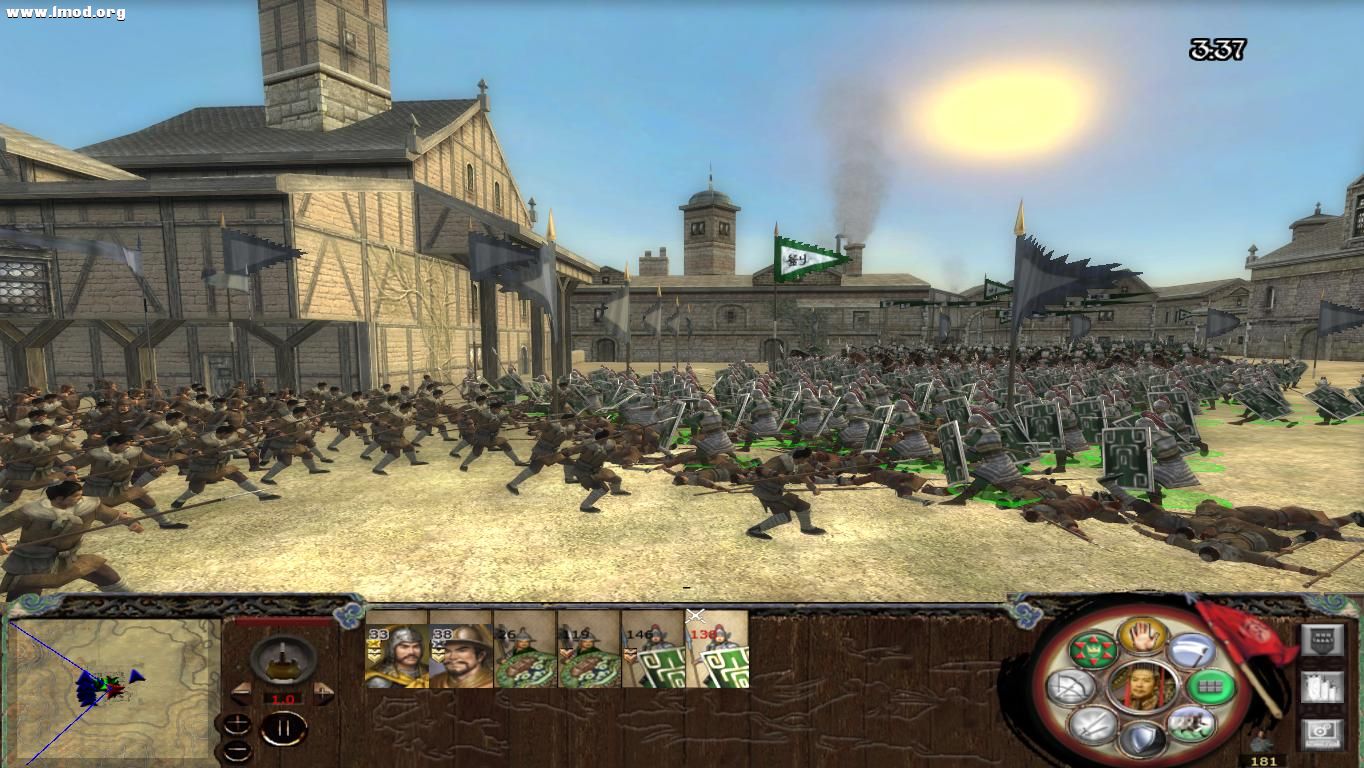Select the axe attack icon
Image resolution: width=1364 pixels, height=768 pixels.
(1189, 649)
